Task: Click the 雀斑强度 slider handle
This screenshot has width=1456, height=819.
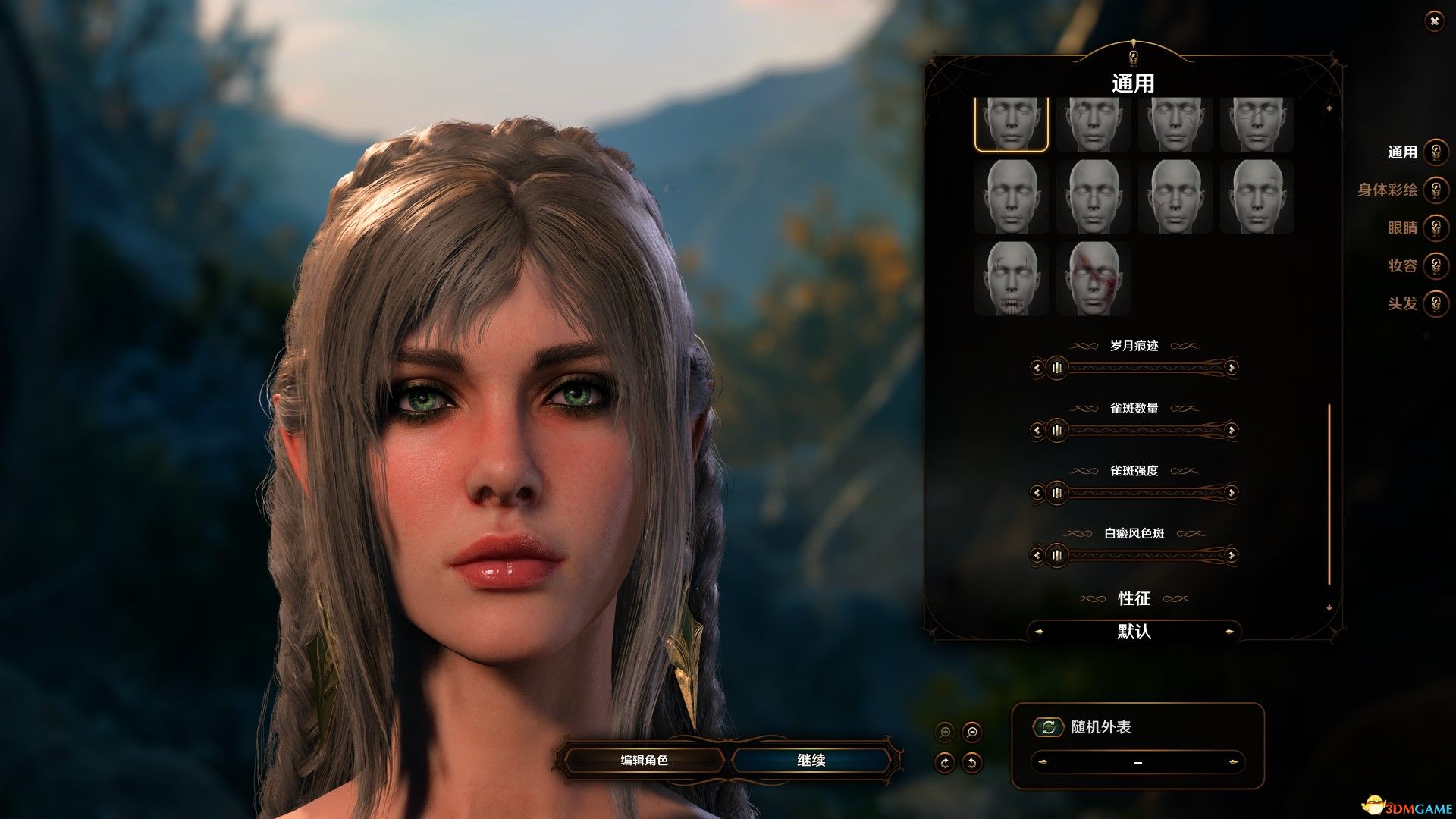Action: point(1056,493)
